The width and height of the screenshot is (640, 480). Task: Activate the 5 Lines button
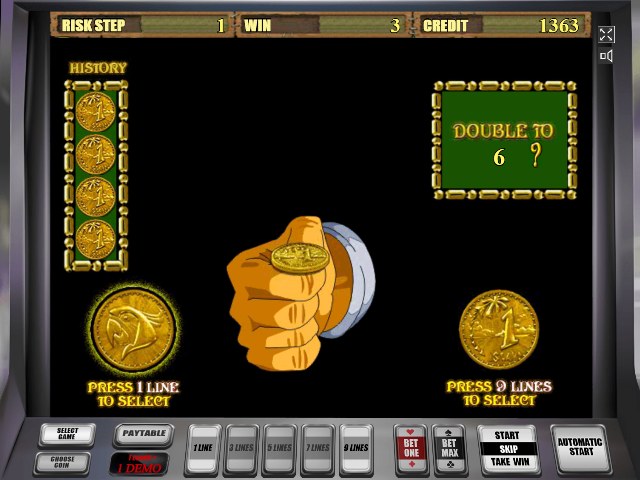tap(279, 447)
